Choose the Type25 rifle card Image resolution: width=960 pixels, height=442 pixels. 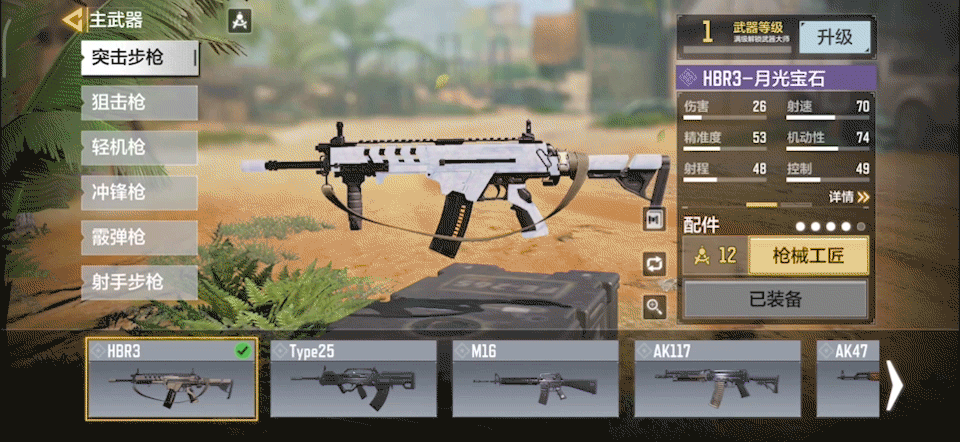[x=355, y=379]
